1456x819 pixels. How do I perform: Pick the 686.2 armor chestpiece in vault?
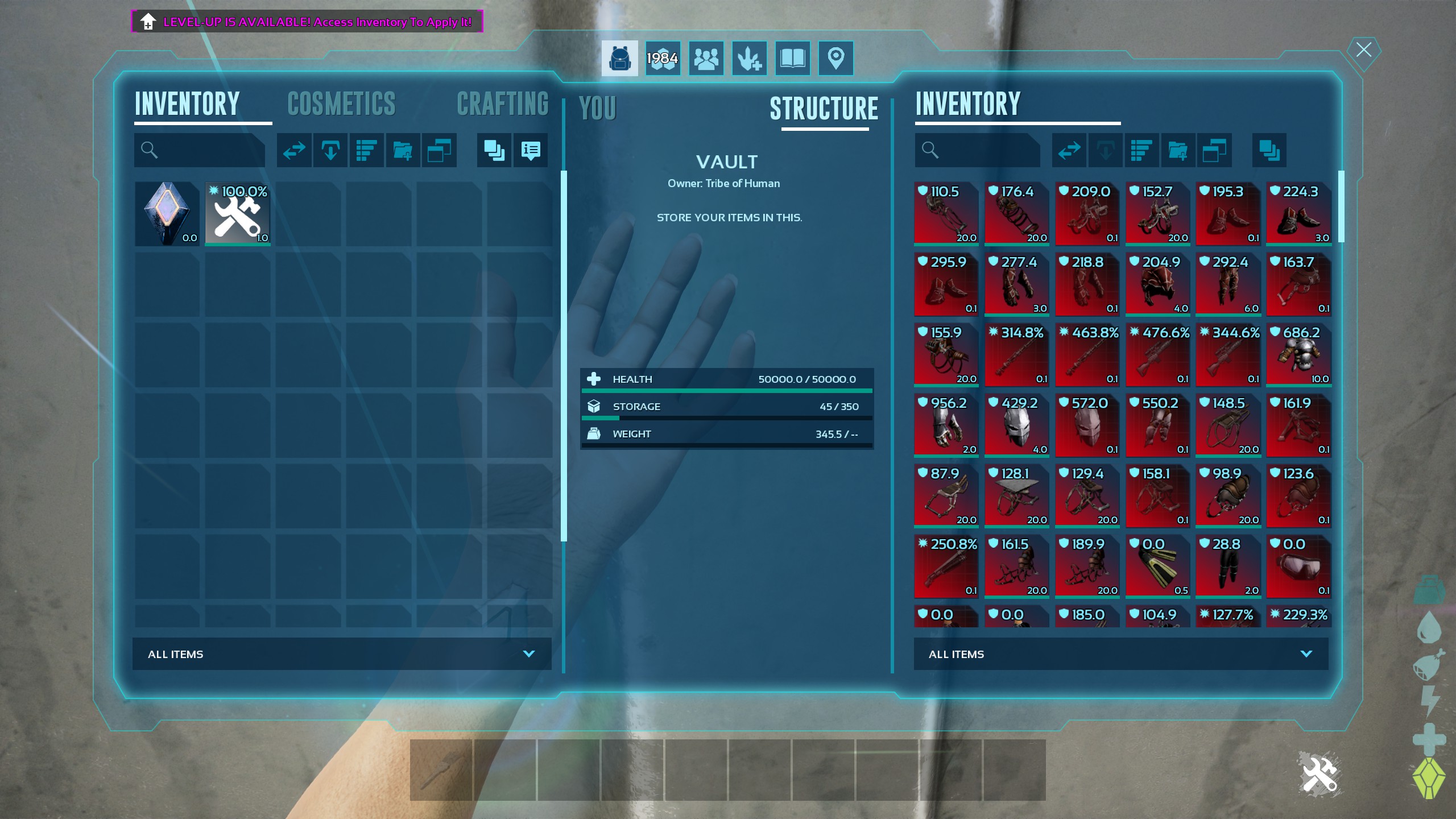click(x=1298, y=355)
